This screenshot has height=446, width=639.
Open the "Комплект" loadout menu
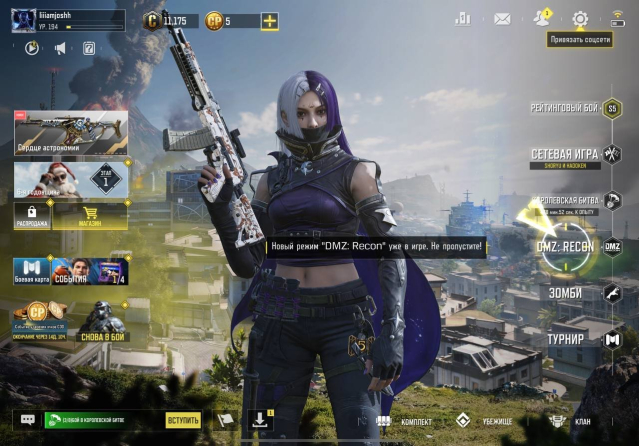point(404,421)
